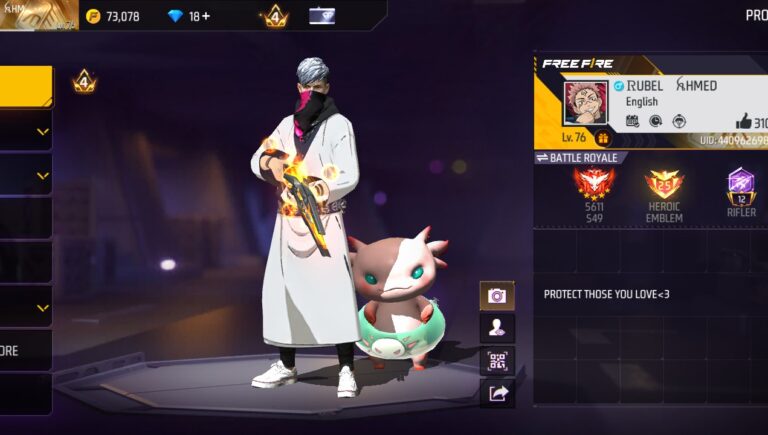Add diamonds with the plus button
768x435 pixels.
click(205, 16)
